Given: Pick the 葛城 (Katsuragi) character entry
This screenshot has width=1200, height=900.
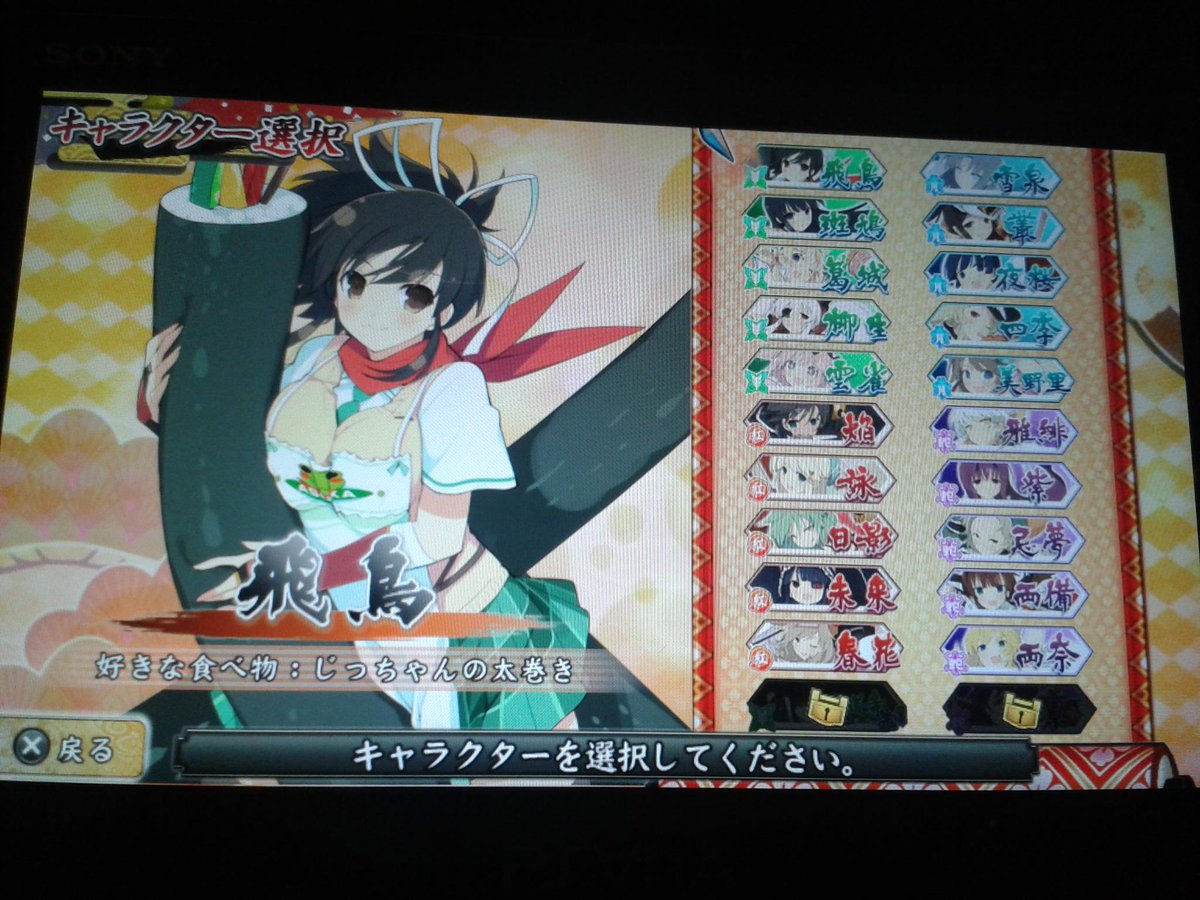Looking at the screenshot, I should [816, 268].
